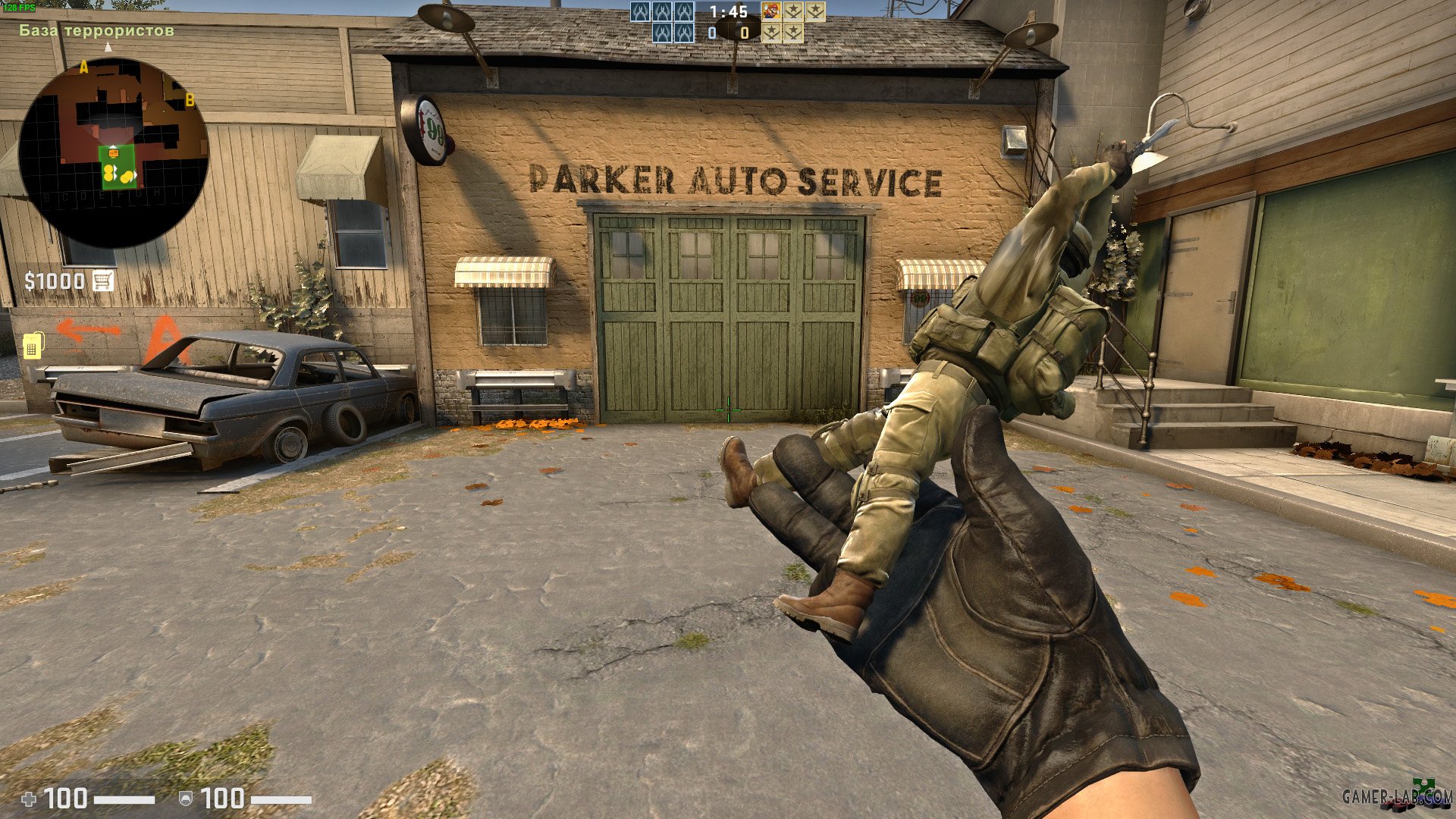1456x819 pixels.
Task: Click the FPS counter reading 128
Action: [21, 6]
